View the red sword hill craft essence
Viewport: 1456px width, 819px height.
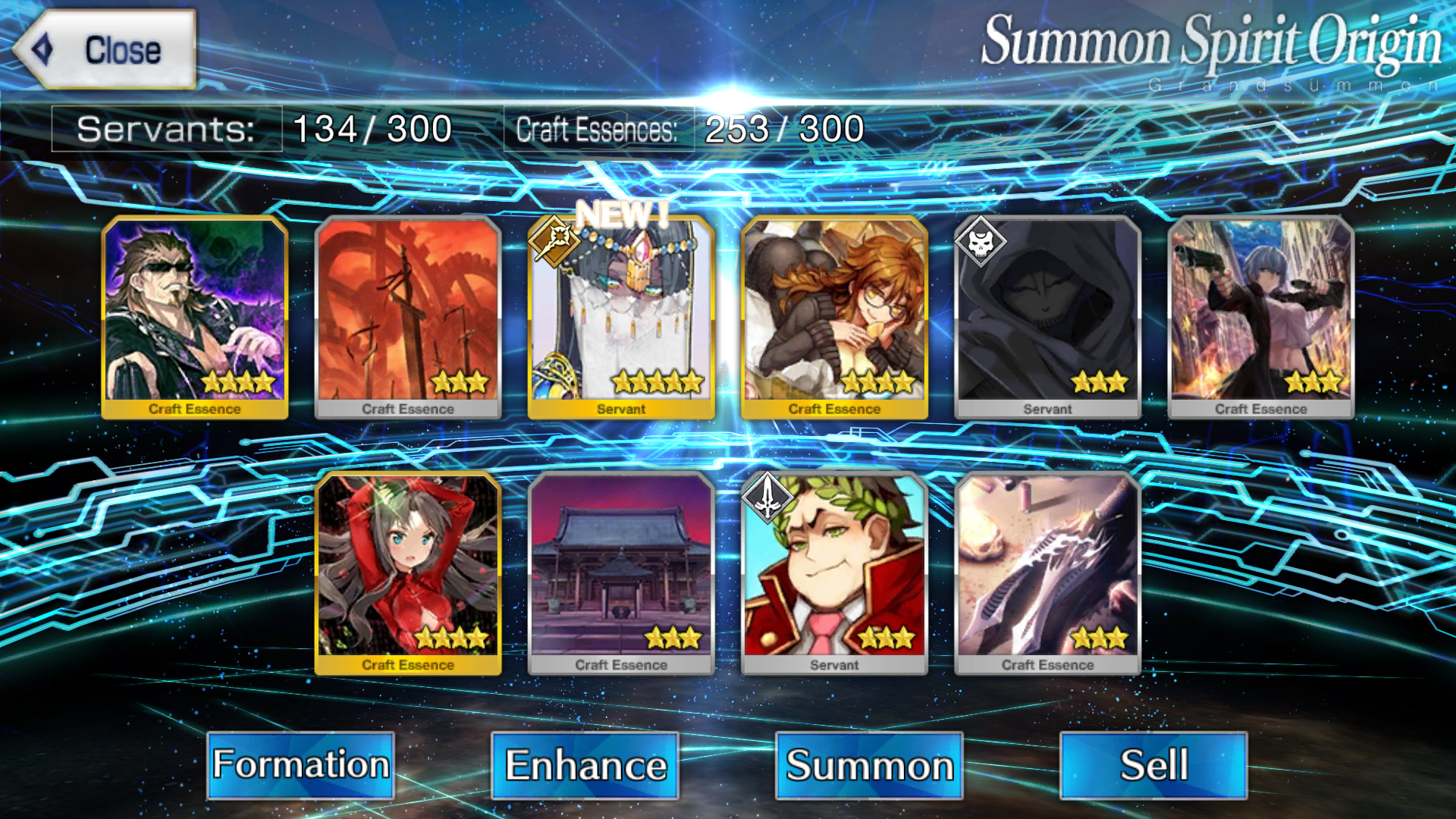[x=408, y=315]
